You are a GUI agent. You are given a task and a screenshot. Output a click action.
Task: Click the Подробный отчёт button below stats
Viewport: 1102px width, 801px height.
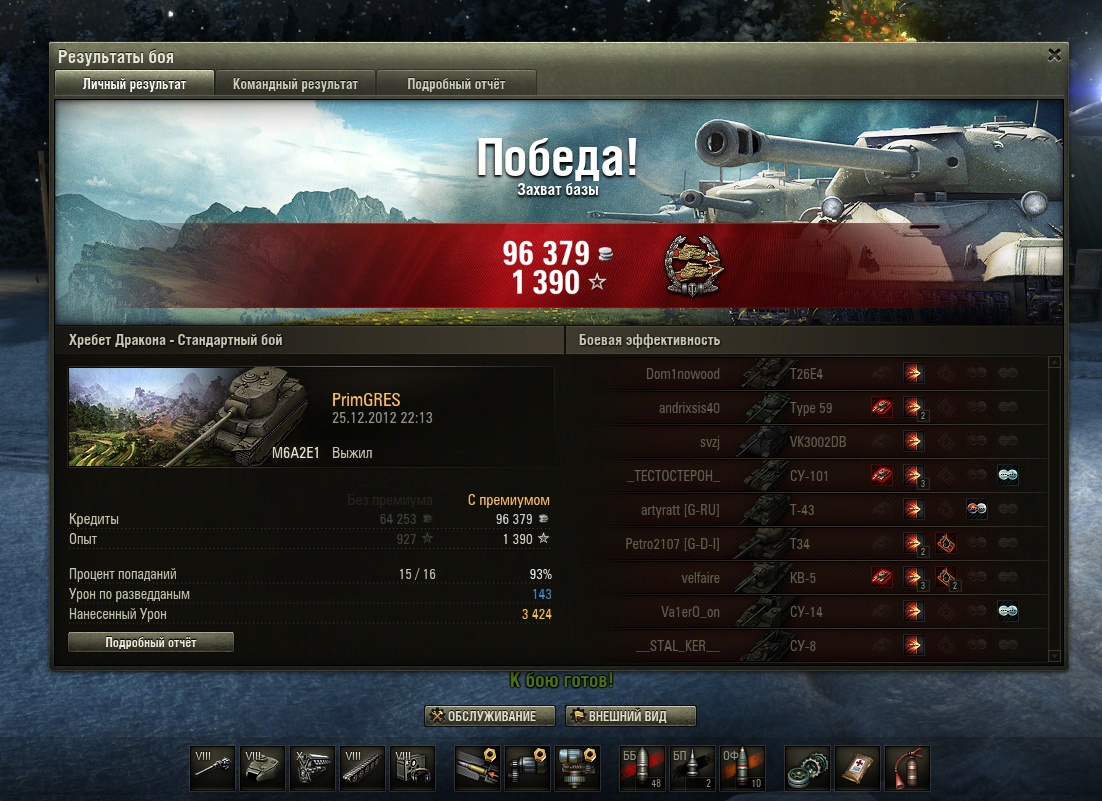coord(151,643)
